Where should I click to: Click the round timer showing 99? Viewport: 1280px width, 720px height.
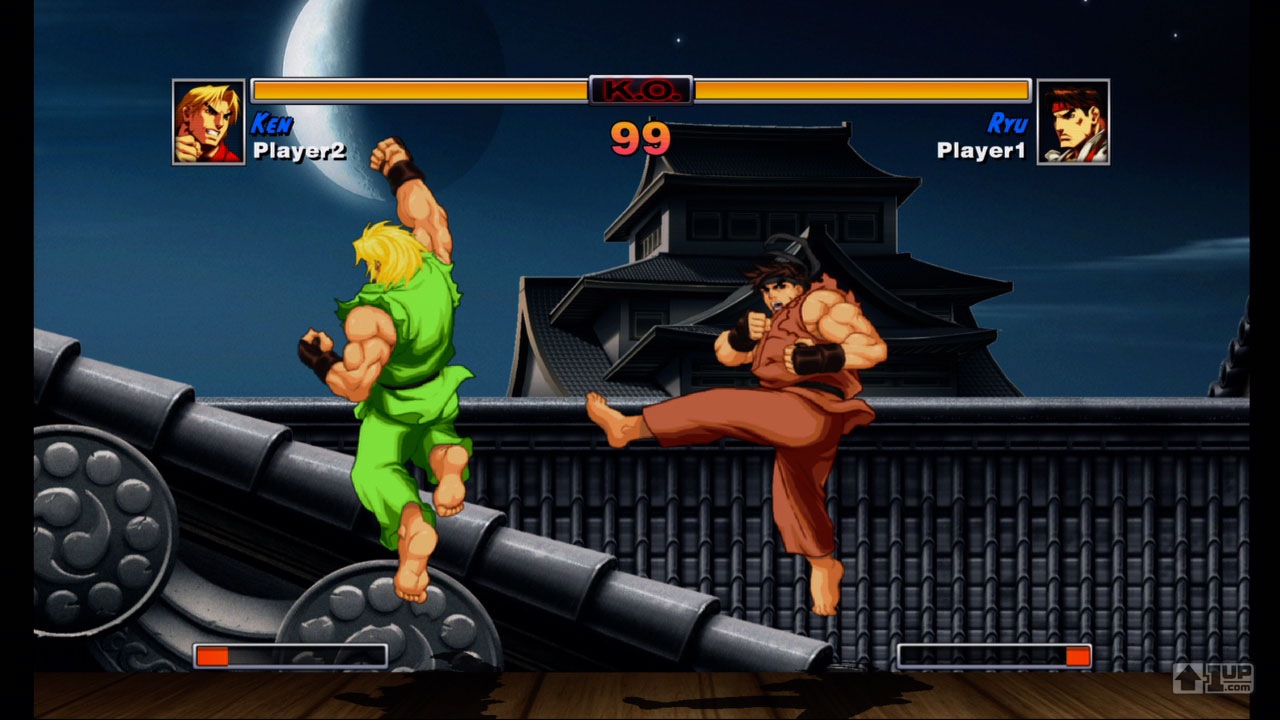point(640,140)
